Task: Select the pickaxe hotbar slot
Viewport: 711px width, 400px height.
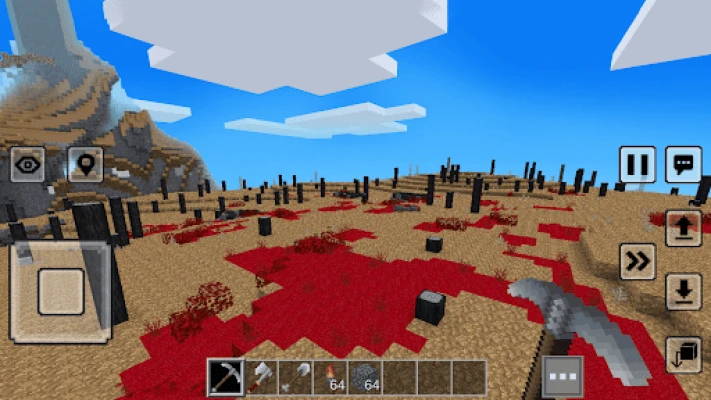Action: 225,377
